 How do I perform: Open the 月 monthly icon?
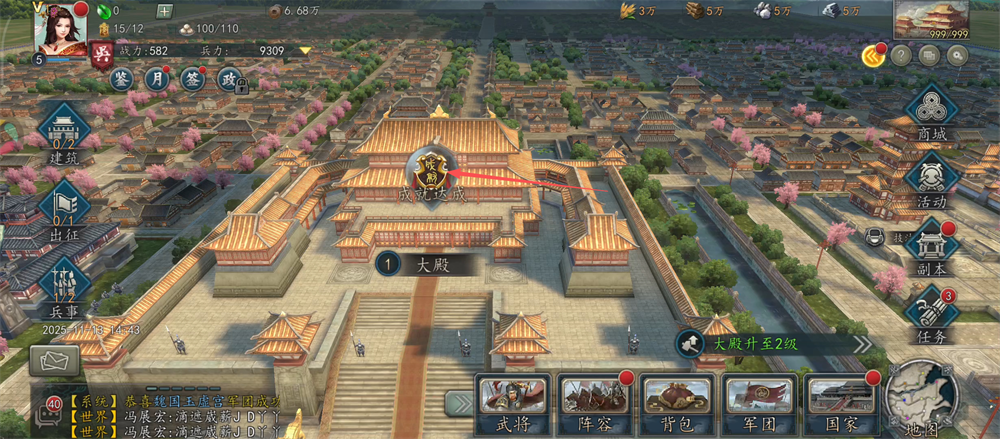[157, 78]
